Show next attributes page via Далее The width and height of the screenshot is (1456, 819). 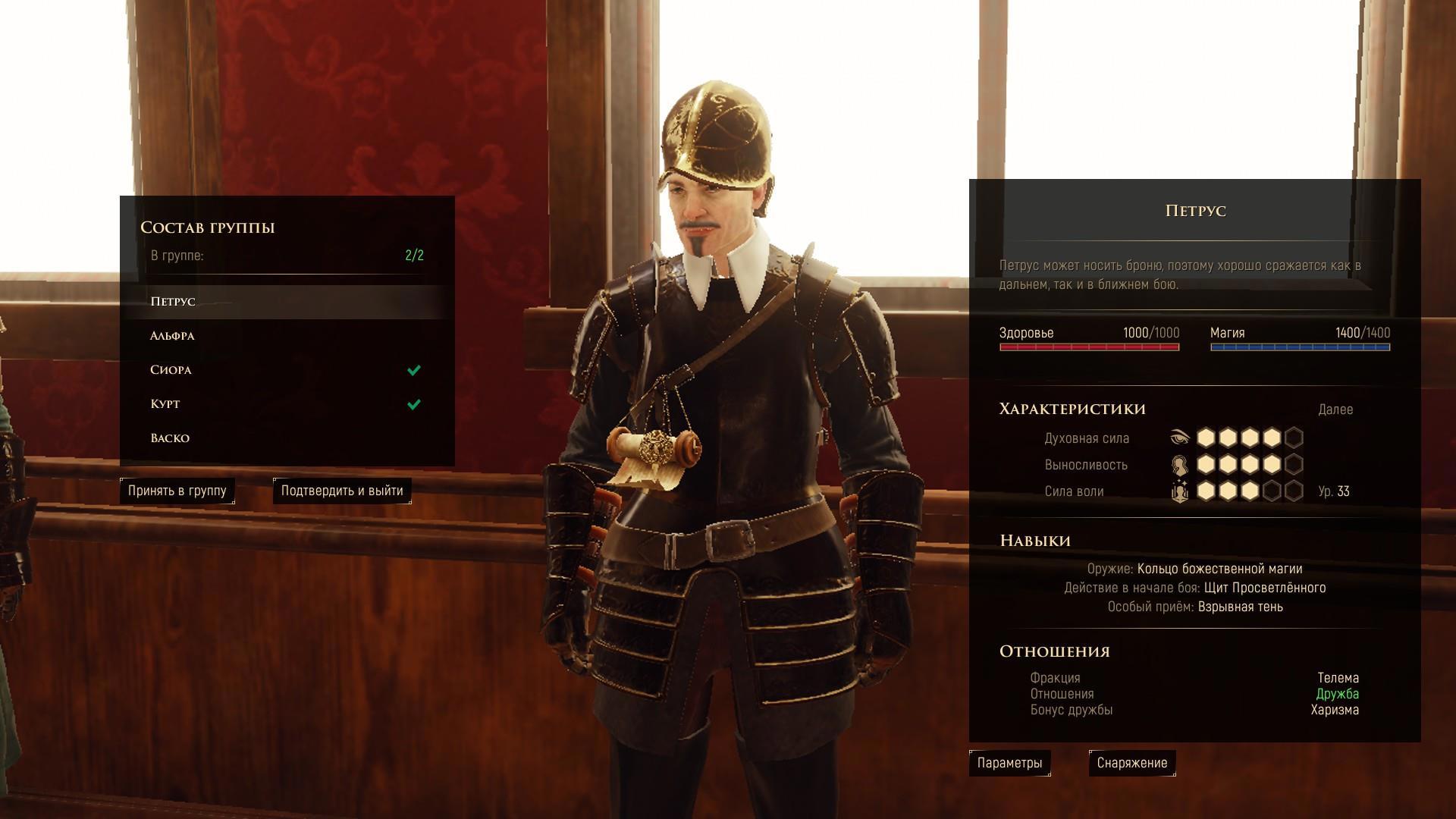coord(1335,409)
